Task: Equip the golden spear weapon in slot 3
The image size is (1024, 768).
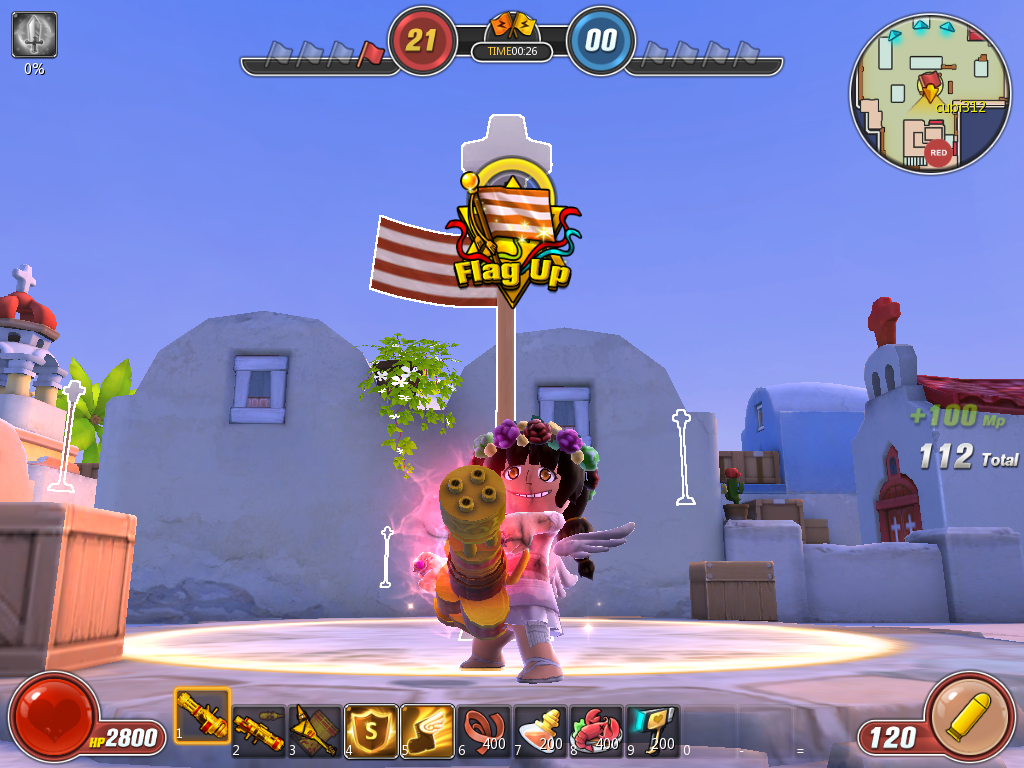Action: click(x=315, y=730)
